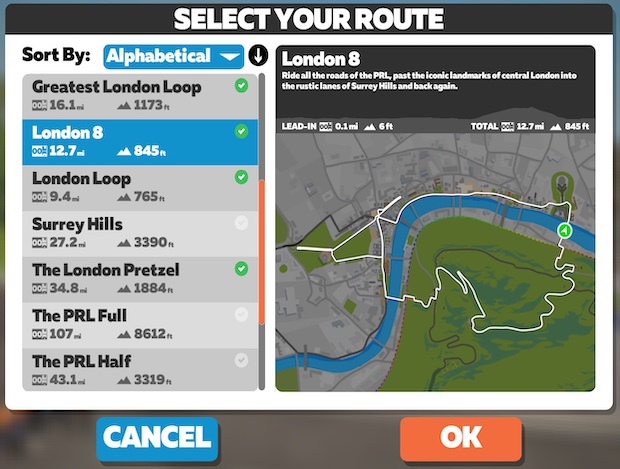Pick the London Loop route
This screenshot has height=469, width=620.
(140, 187)
